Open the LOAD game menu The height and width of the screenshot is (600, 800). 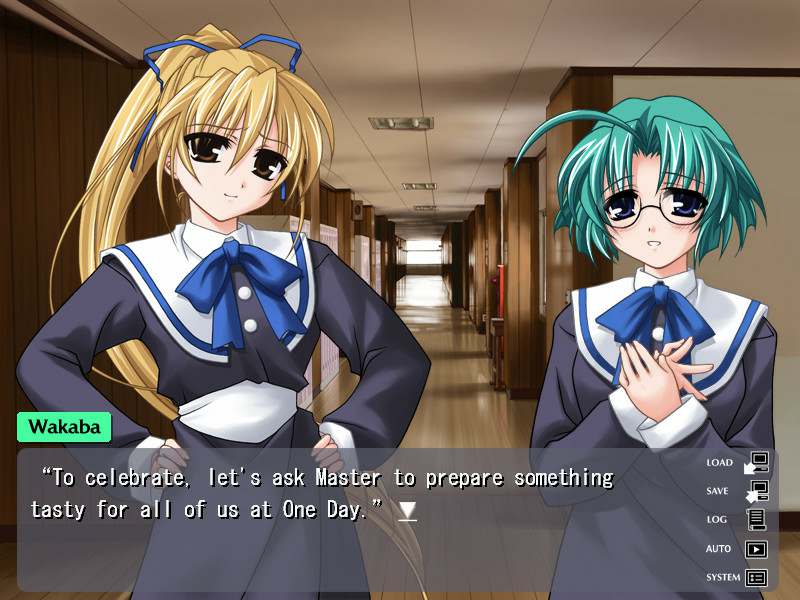737,463
